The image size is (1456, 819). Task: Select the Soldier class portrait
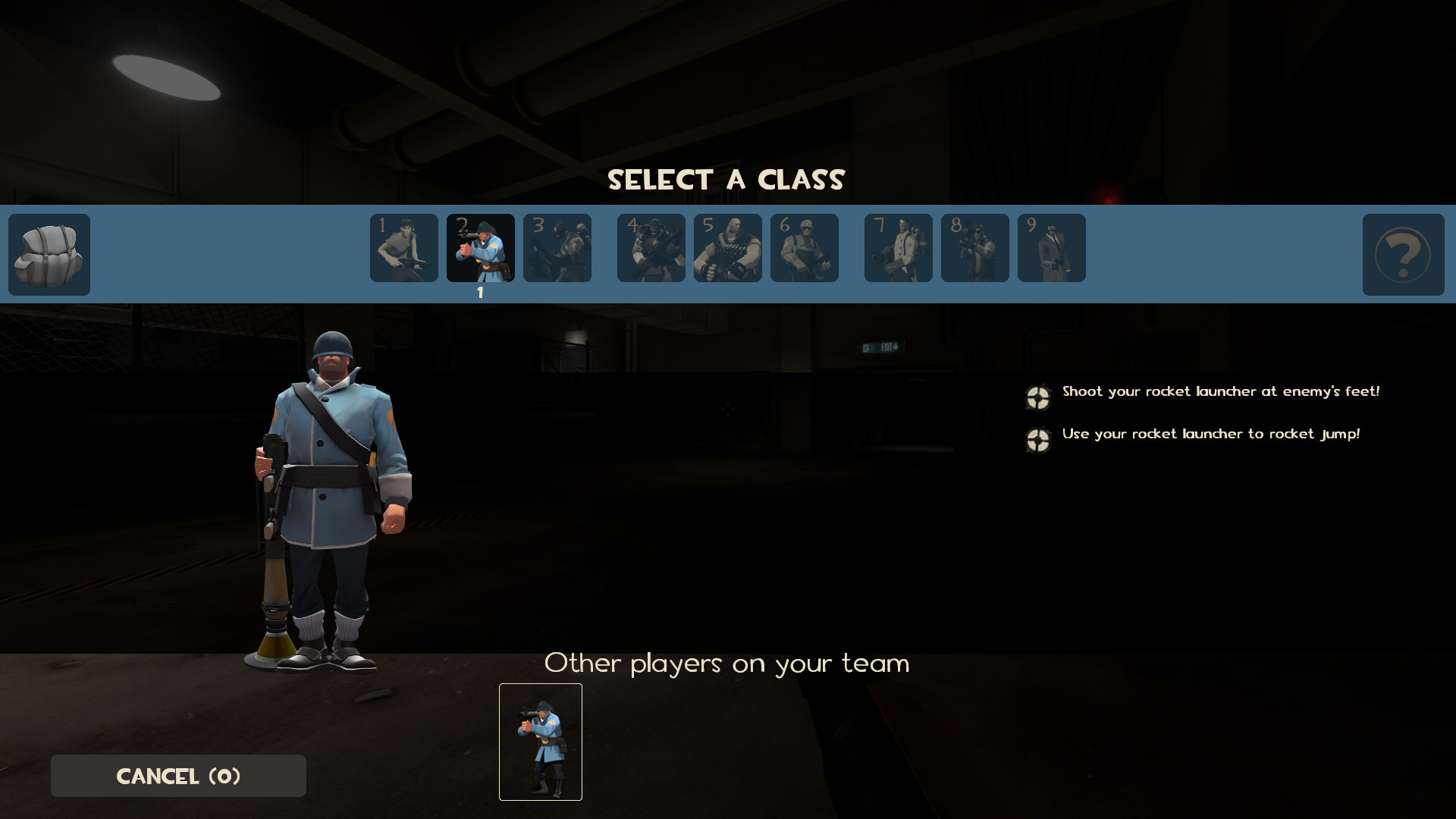click(x=482, y=248)
